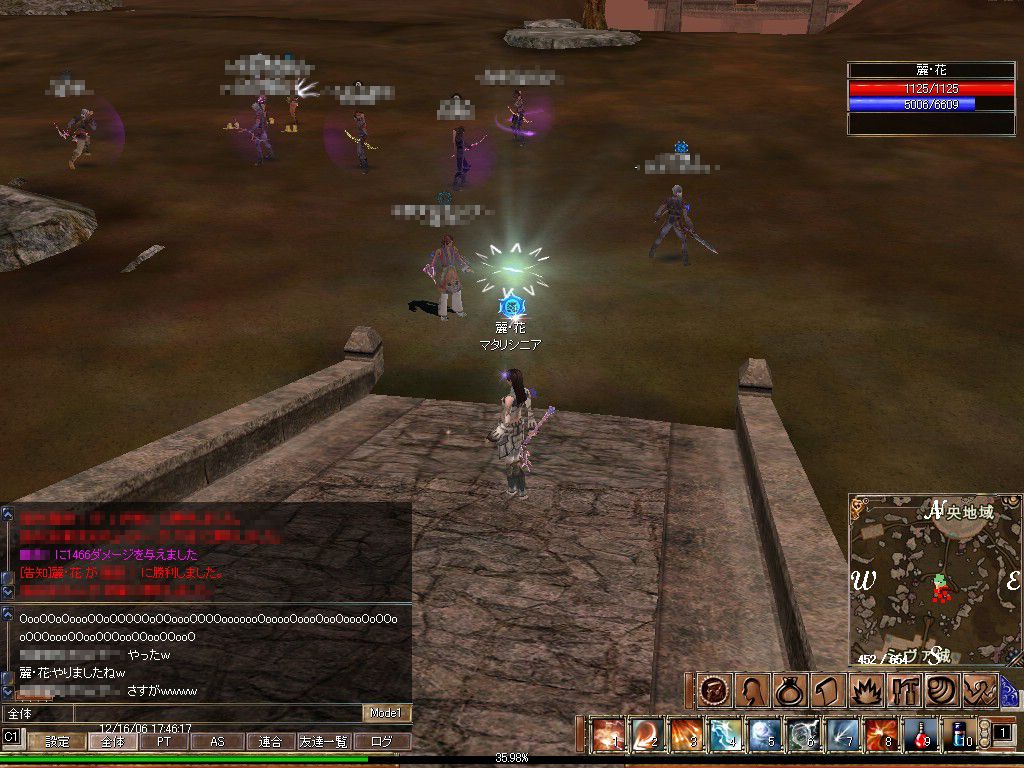Image resolution: width=1024 pixels, height=768 pixels.
Task: Open the character profile head icon
Action: (x=750, y=690)
